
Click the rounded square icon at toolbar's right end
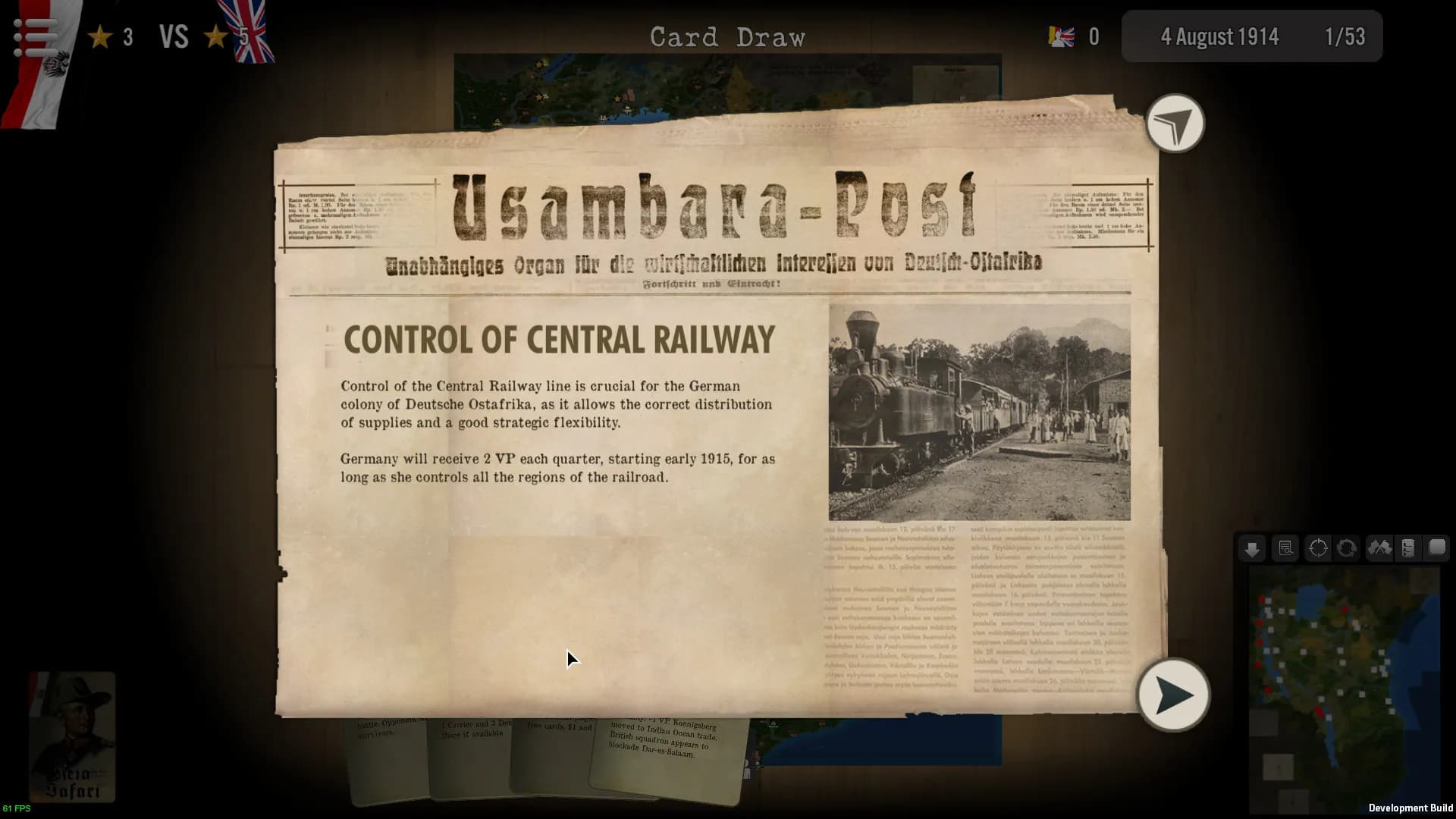pos(1436,548)
